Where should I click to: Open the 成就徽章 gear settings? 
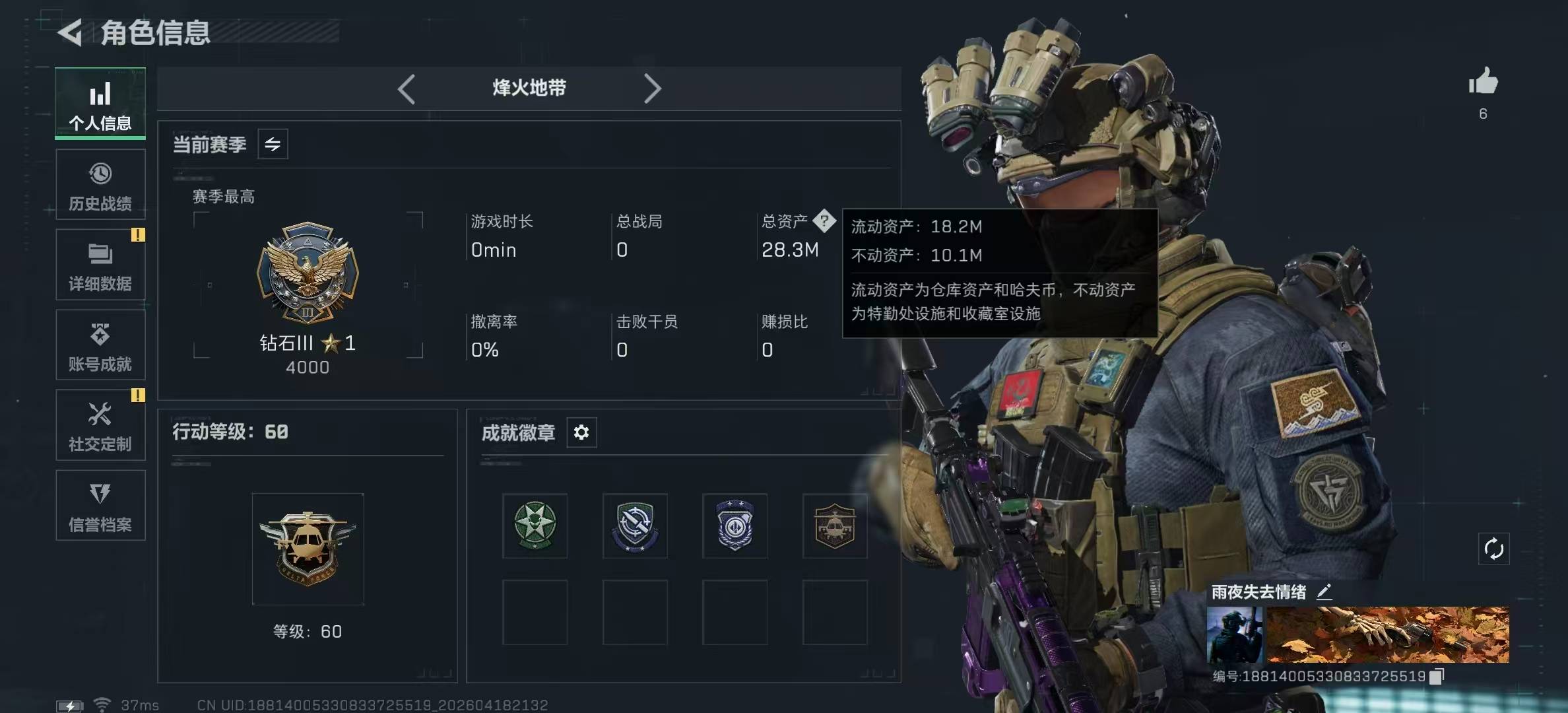[581, 432]
